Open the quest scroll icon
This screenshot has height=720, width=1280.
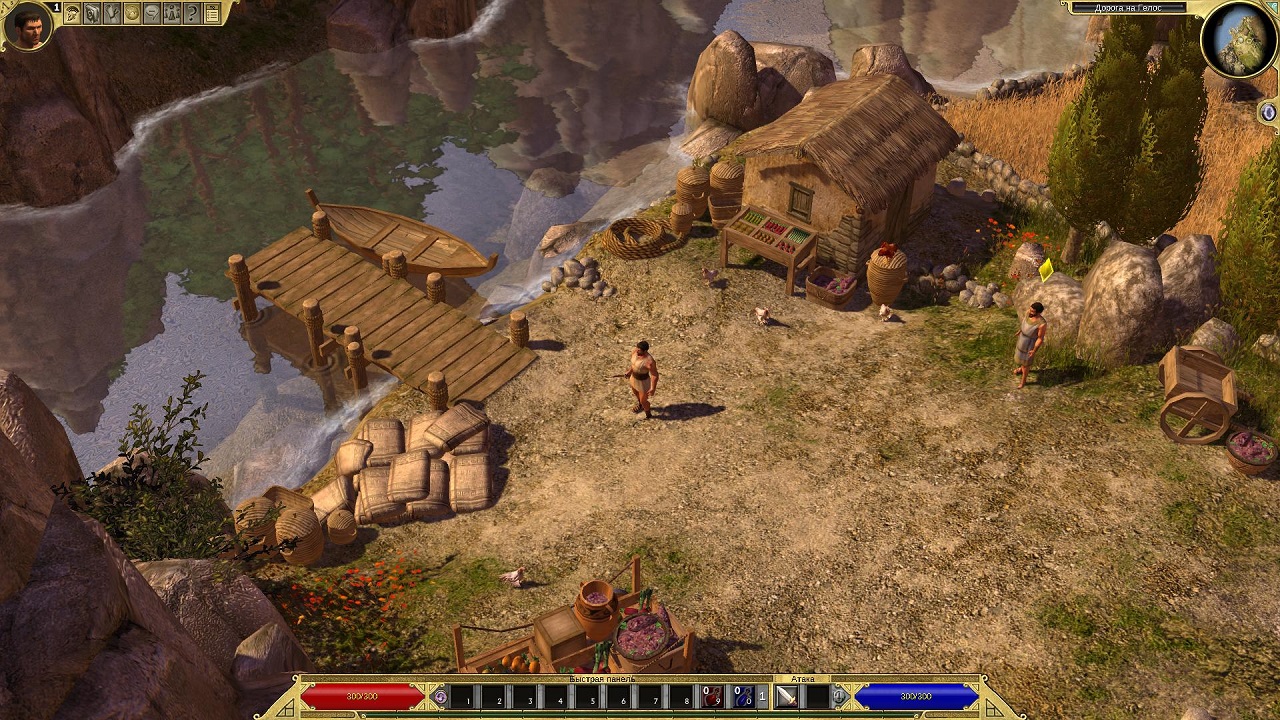pyautogui.click(x=112, y=13)
